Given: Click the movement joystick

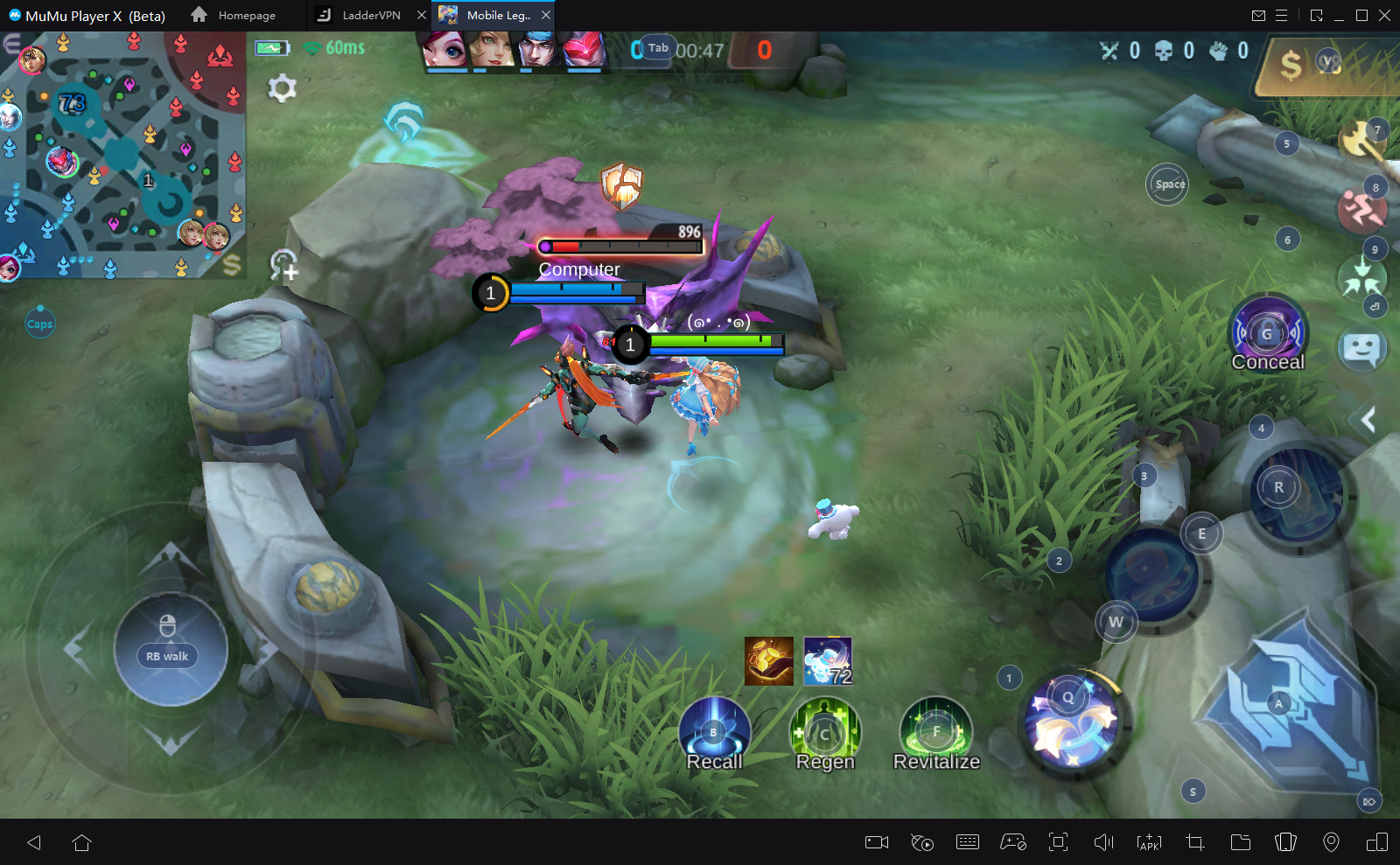Looking at the screenshot, I should pyautogui.click(x=171, y=649).
